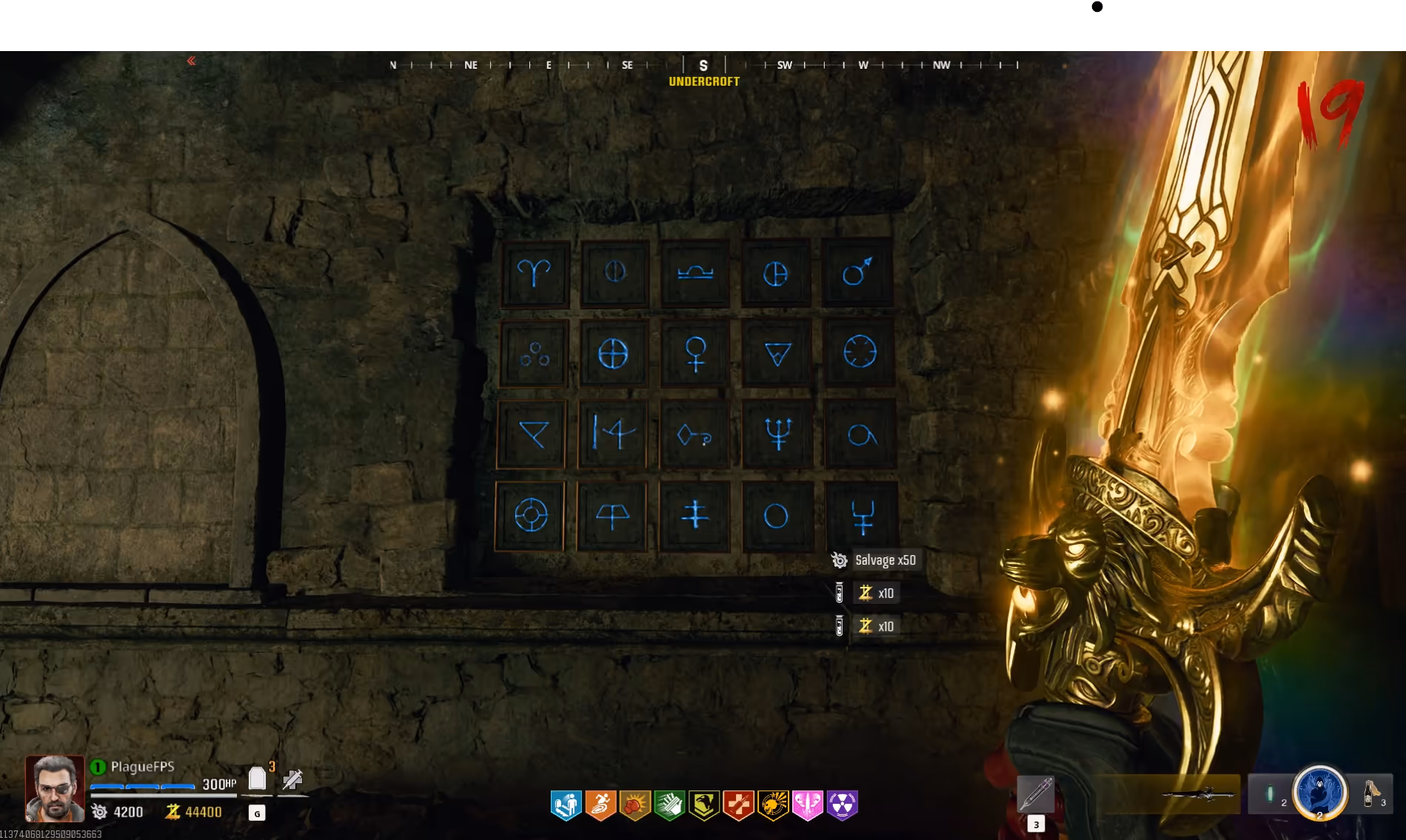Click the purple Elemental Pop perk icon
This screenshot has height=840, width=1406.
[x=842, y=804]
